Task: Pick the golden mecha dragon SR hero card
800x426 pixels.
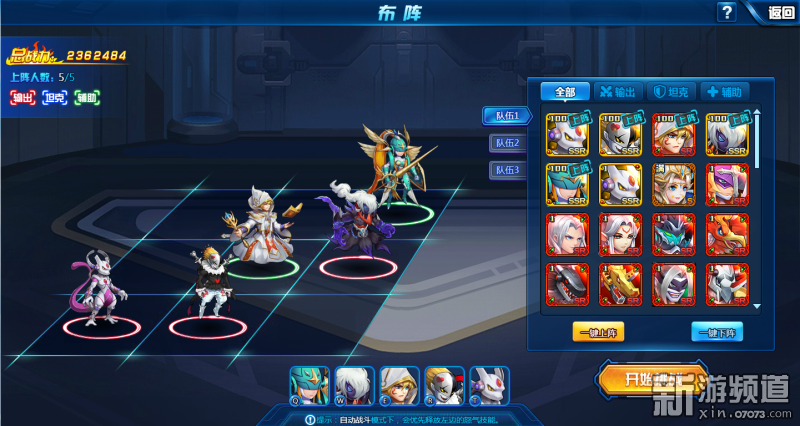Action: coord(618,284)
